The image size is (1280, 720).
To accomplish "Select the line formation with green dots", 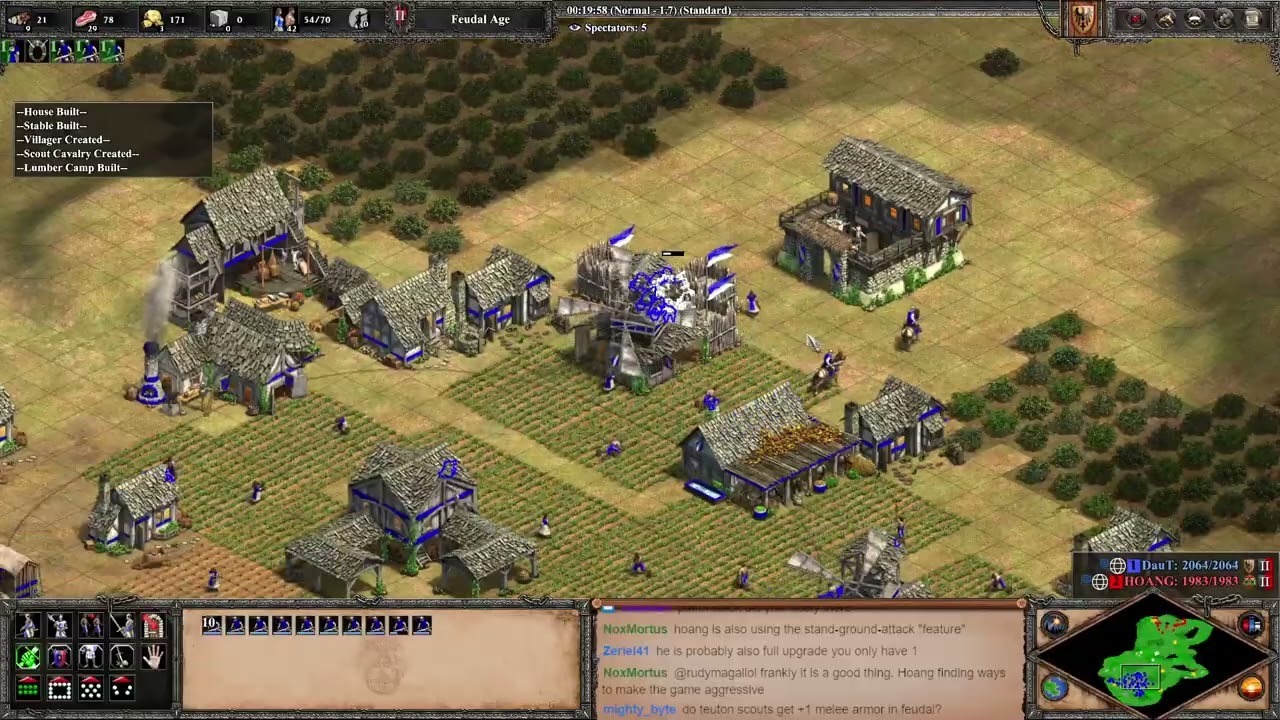I will pos(28,688).
